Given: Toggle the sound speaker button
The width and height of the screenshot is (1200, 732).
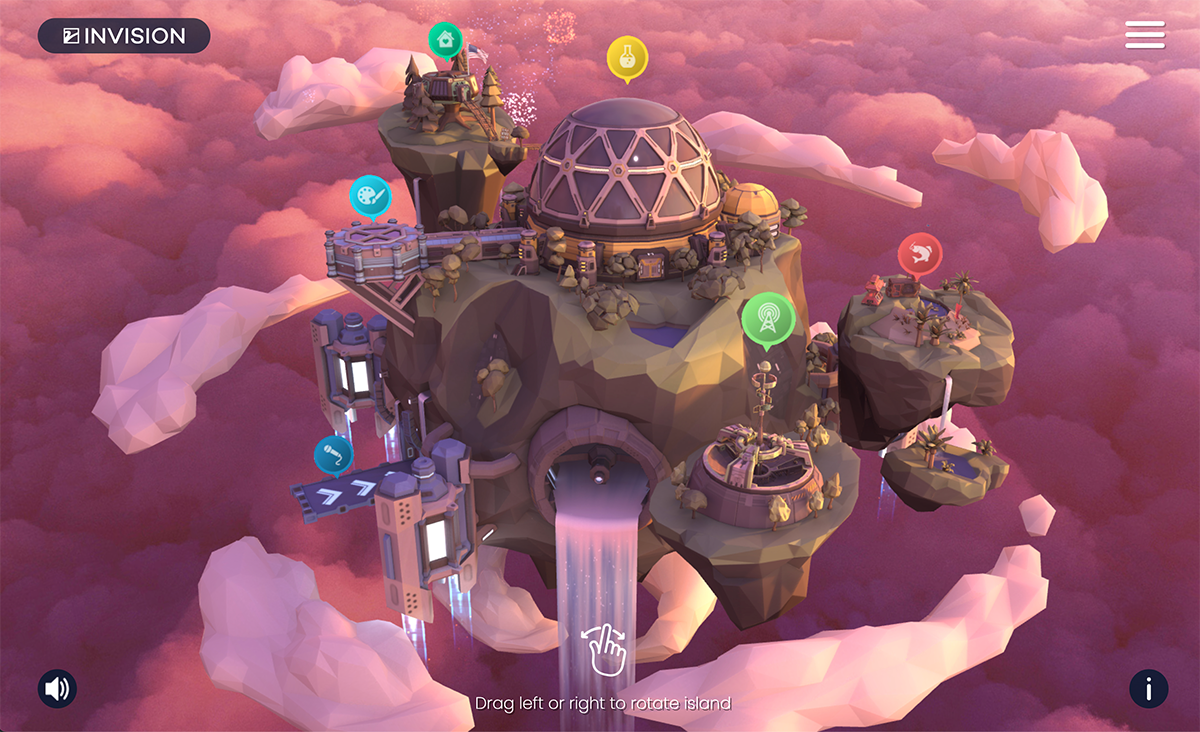Looking at the screenshot, I should point(57,688).
